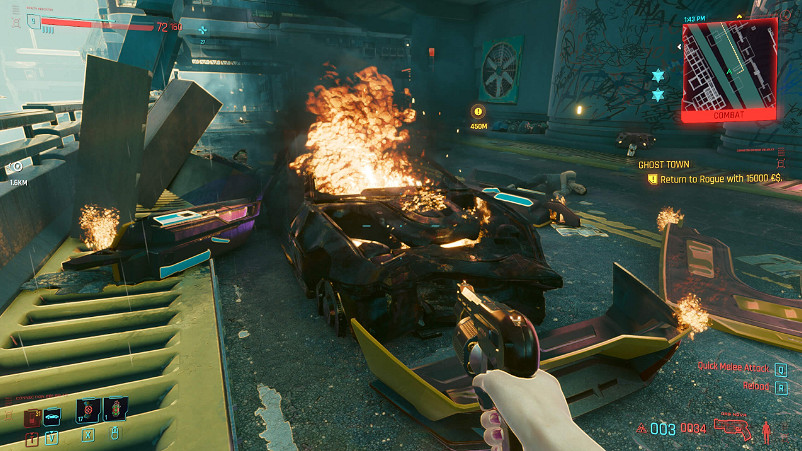Select the grenade gadget slot

click(116, 410)
